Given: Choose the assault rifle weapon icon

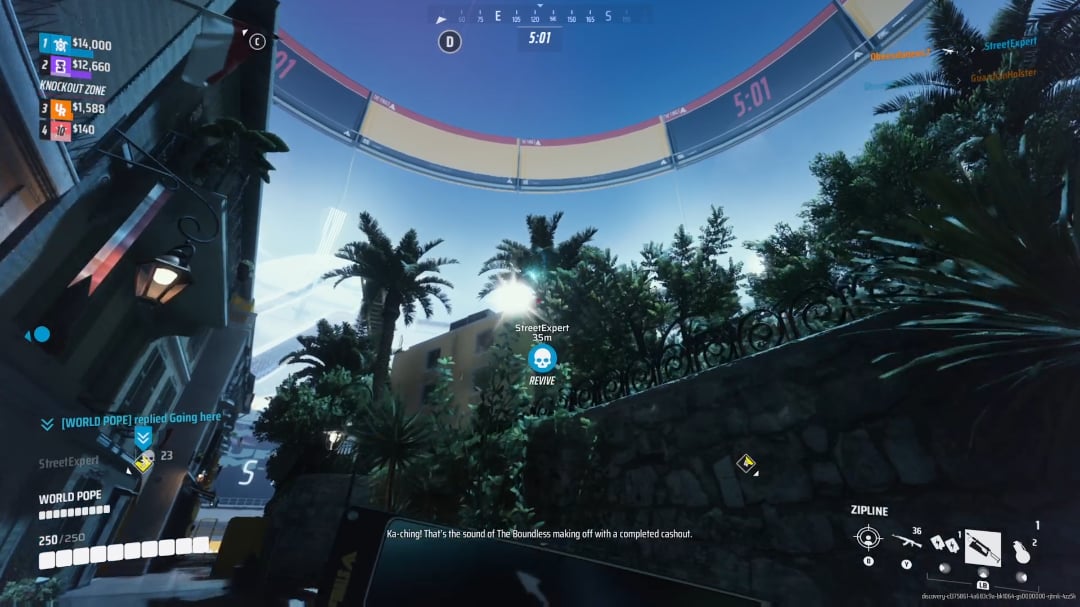Looking at the screenshot, I should (905, 542).
